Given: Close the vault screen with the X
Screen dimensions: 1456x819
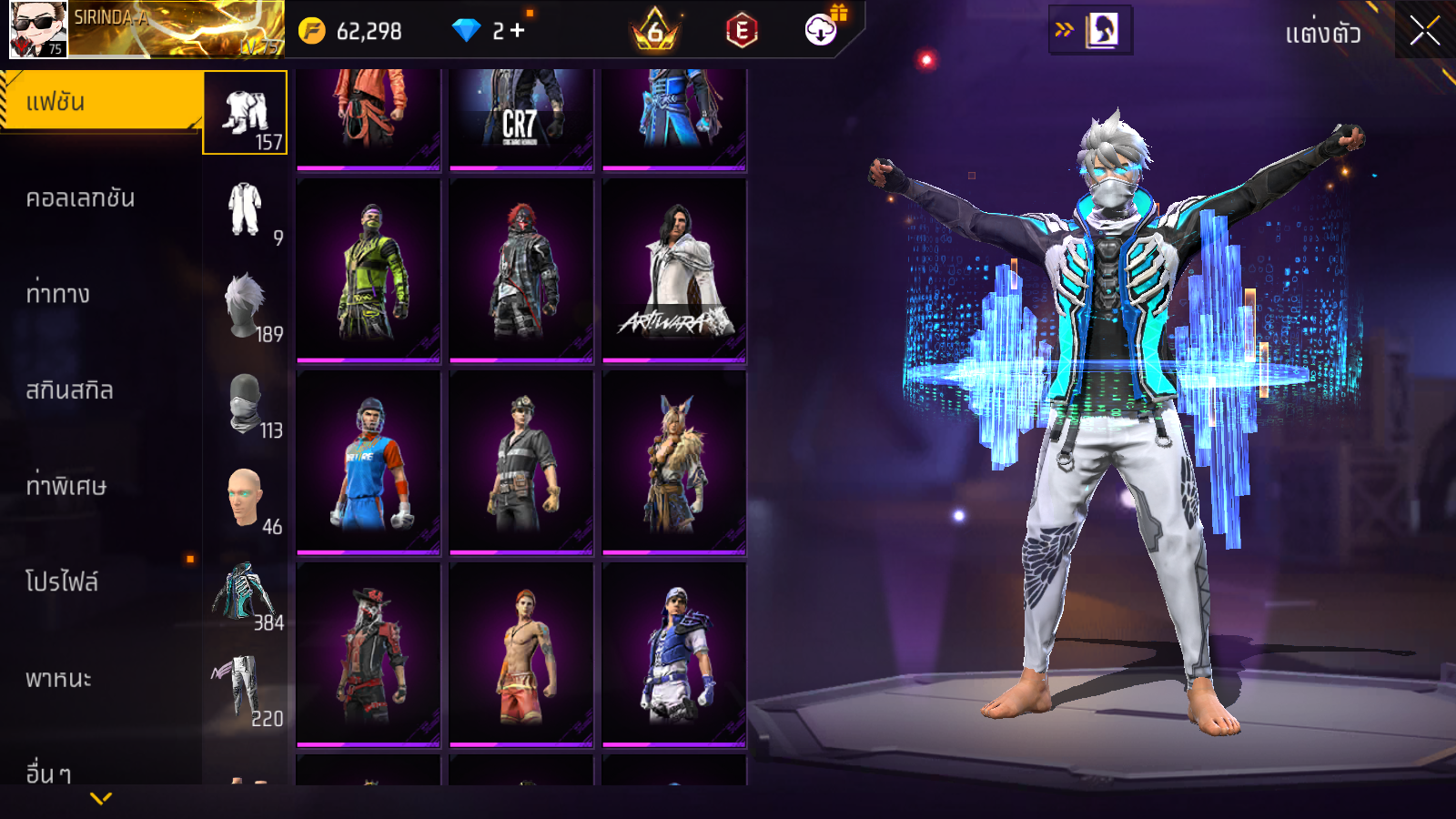Looking at the screenshot, I should click(1424, 31).
